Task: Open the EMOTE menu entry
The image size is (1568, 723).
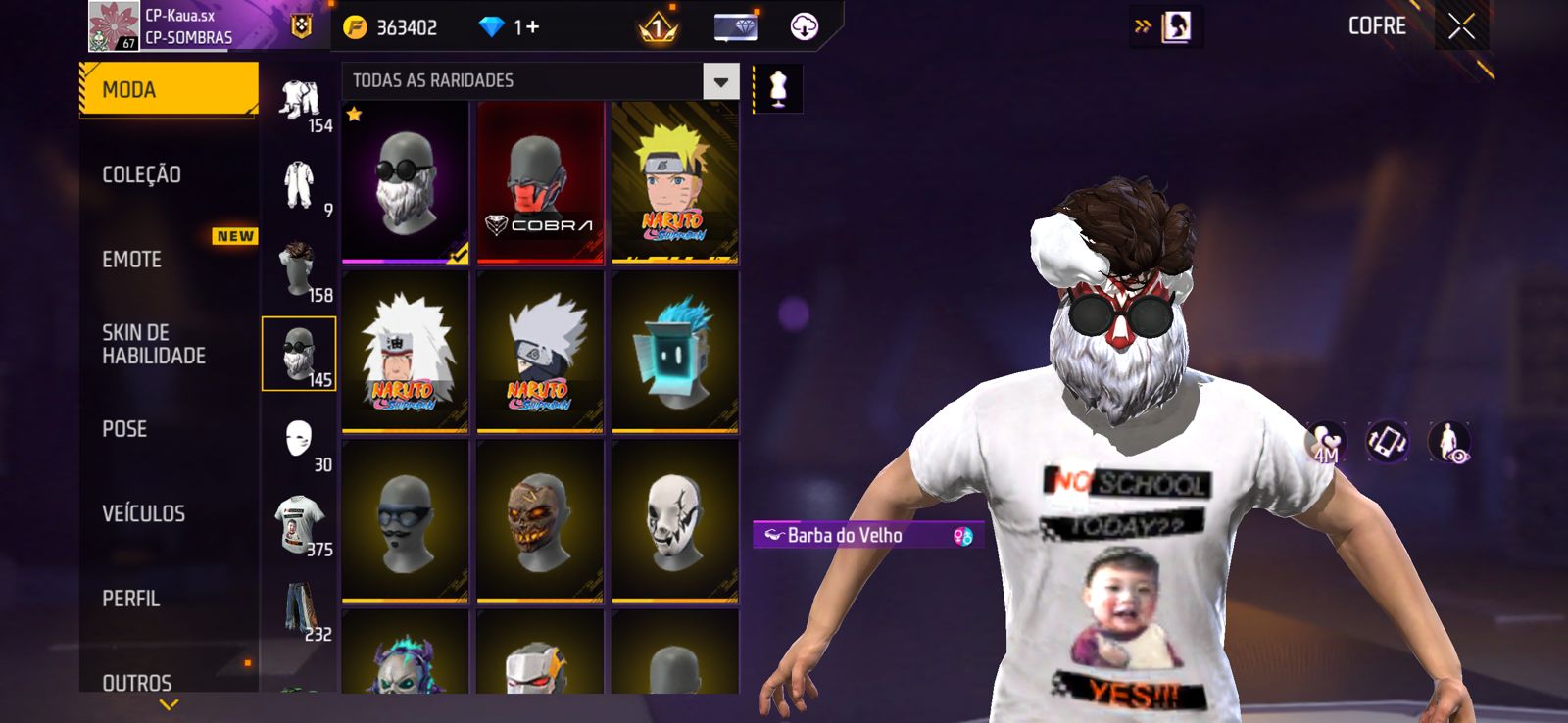Action: tap(132, 260)
